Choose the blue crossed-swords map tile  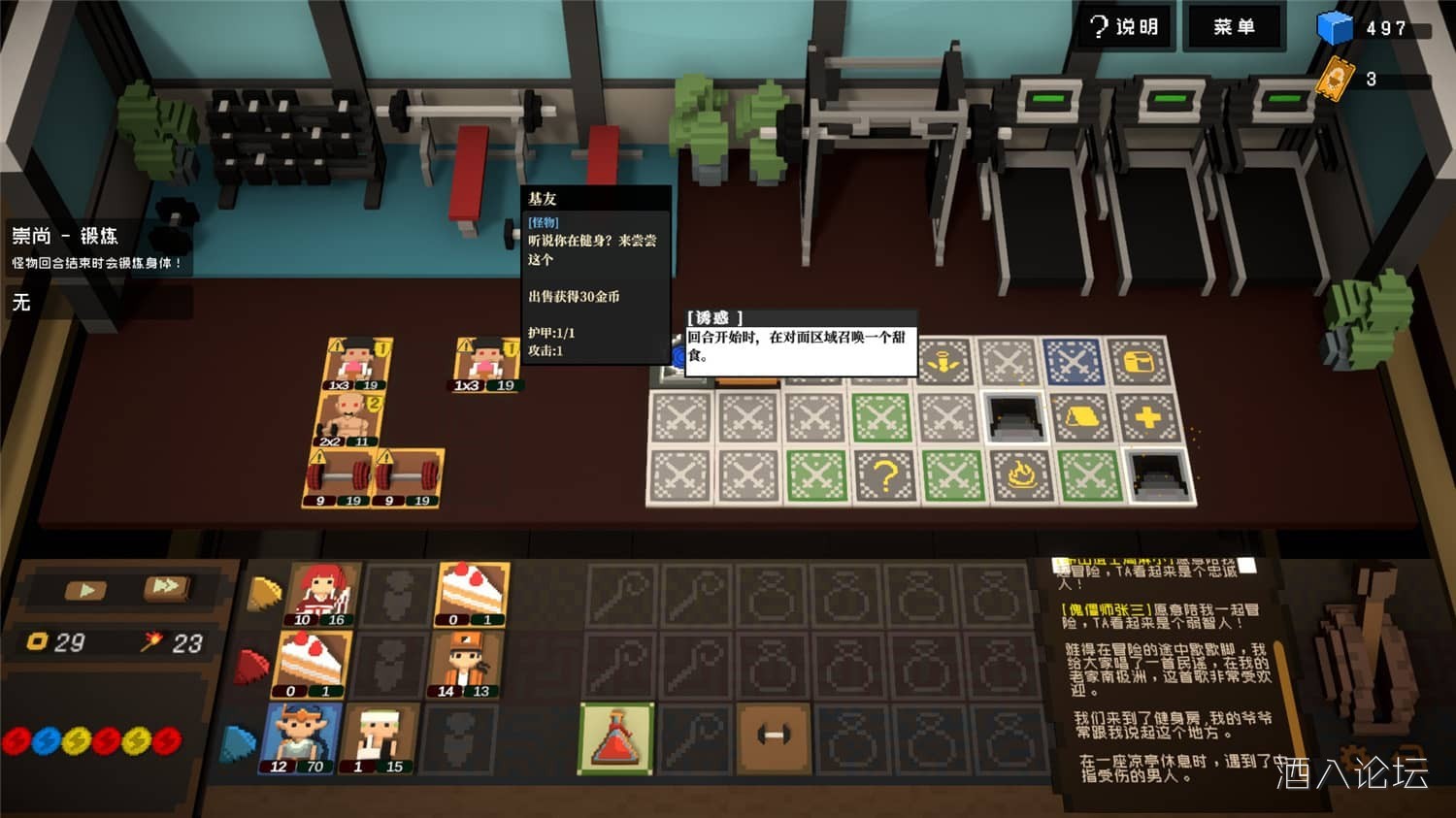pyautogui.click(x=1073, y=363)
